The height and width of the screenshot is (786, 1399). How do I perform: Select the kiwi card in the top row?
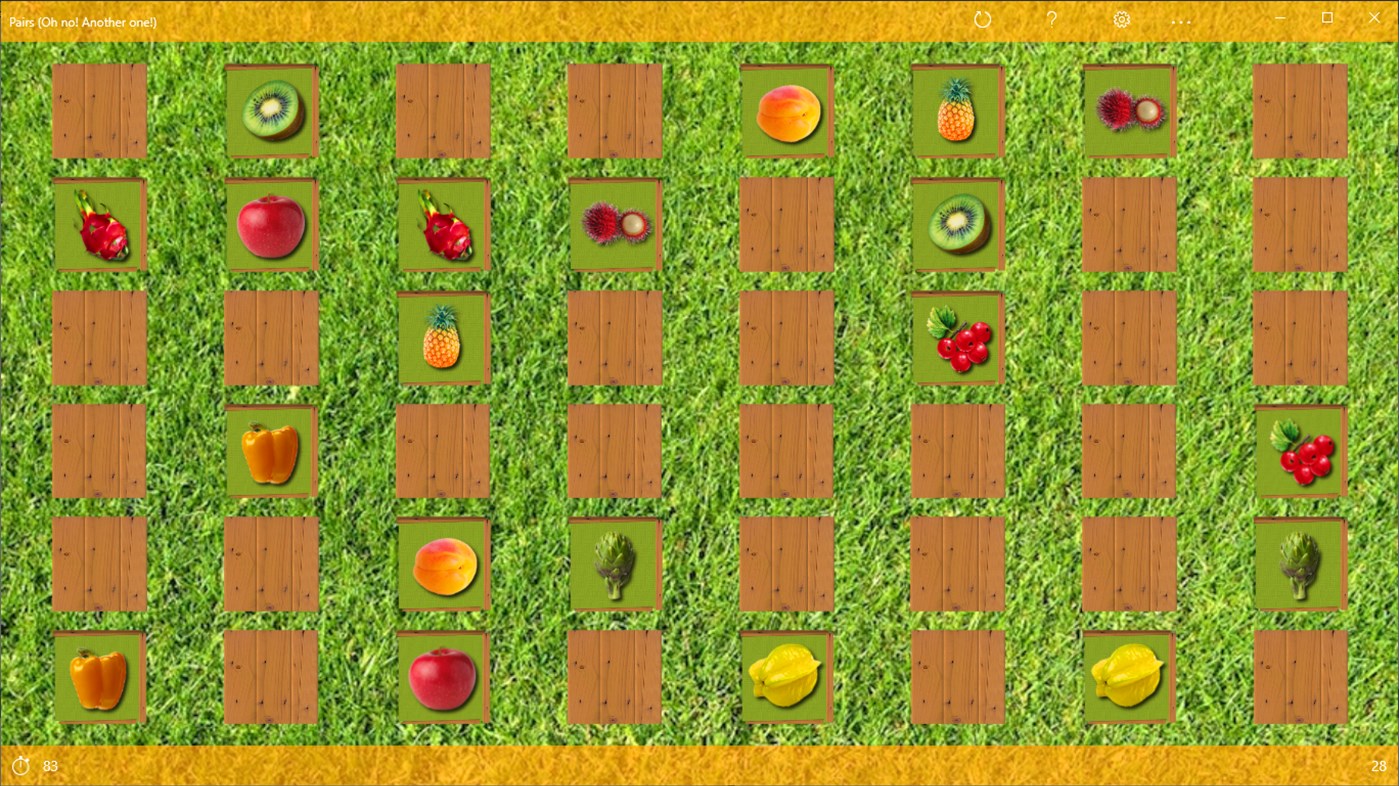(x=271, y=110)
